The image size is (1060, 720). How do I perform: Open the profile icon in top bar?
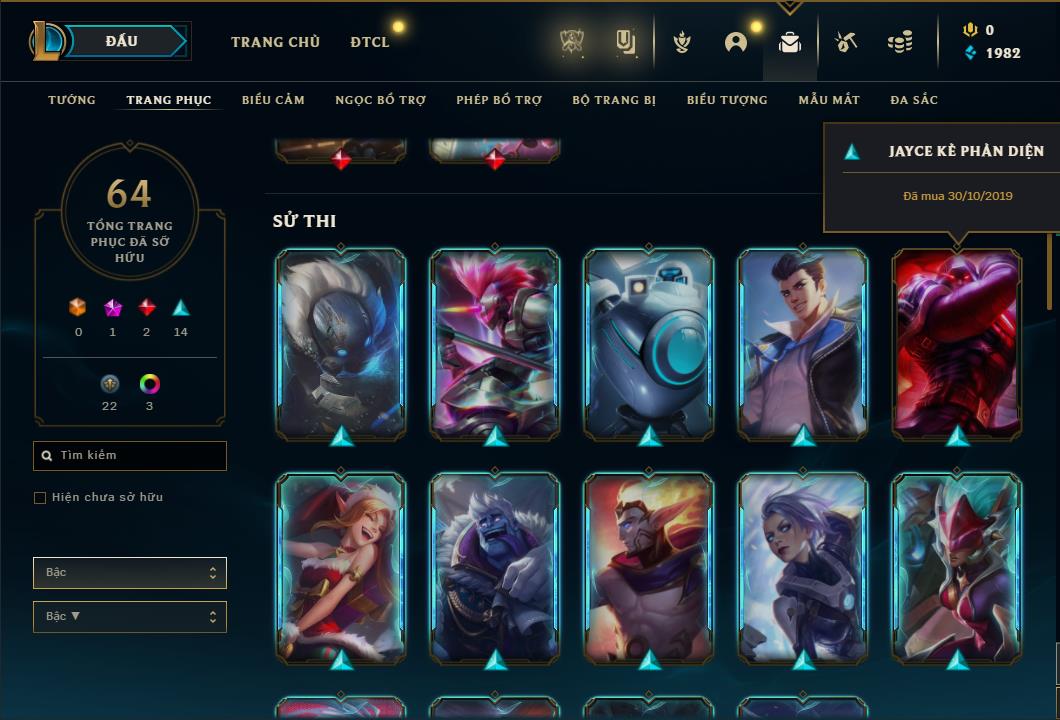736,42
